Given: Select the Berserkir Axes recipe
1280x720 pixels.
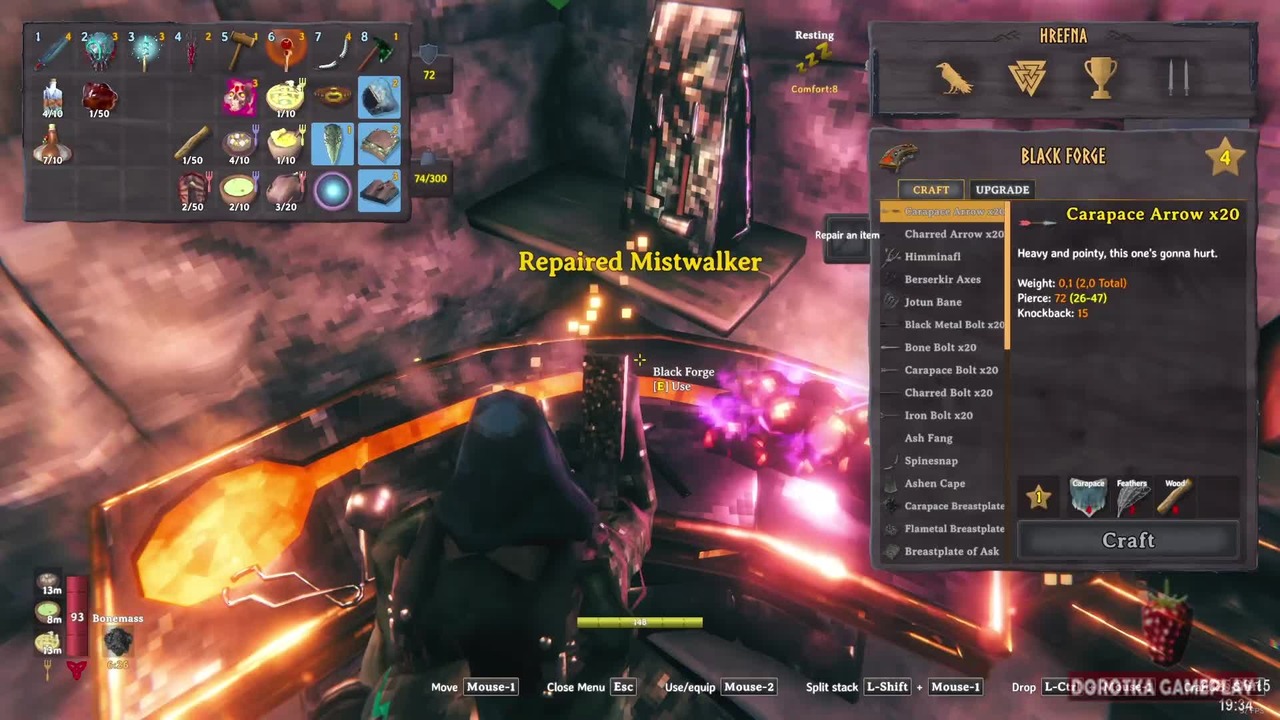Looking at the screenshot, I should point(942,280).
